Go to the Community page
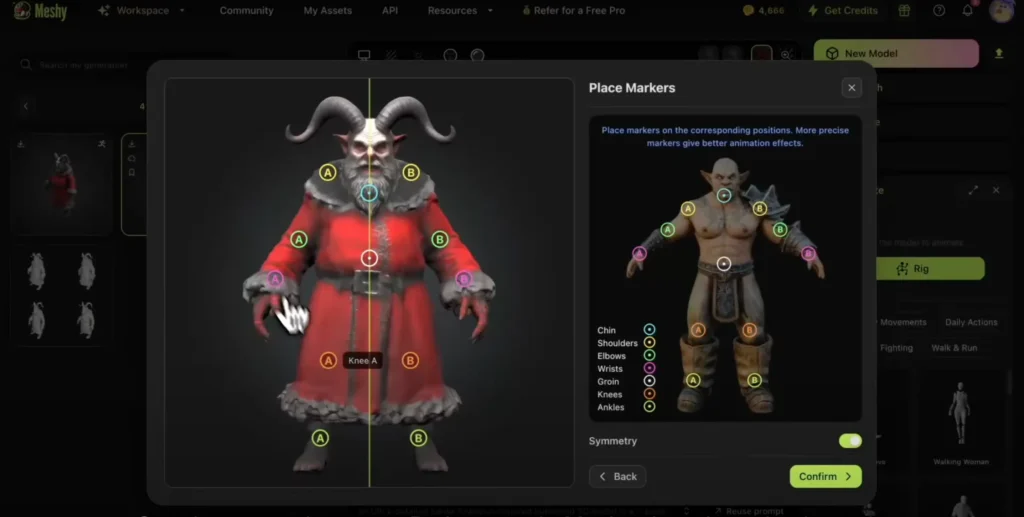 tap(246, 11)
